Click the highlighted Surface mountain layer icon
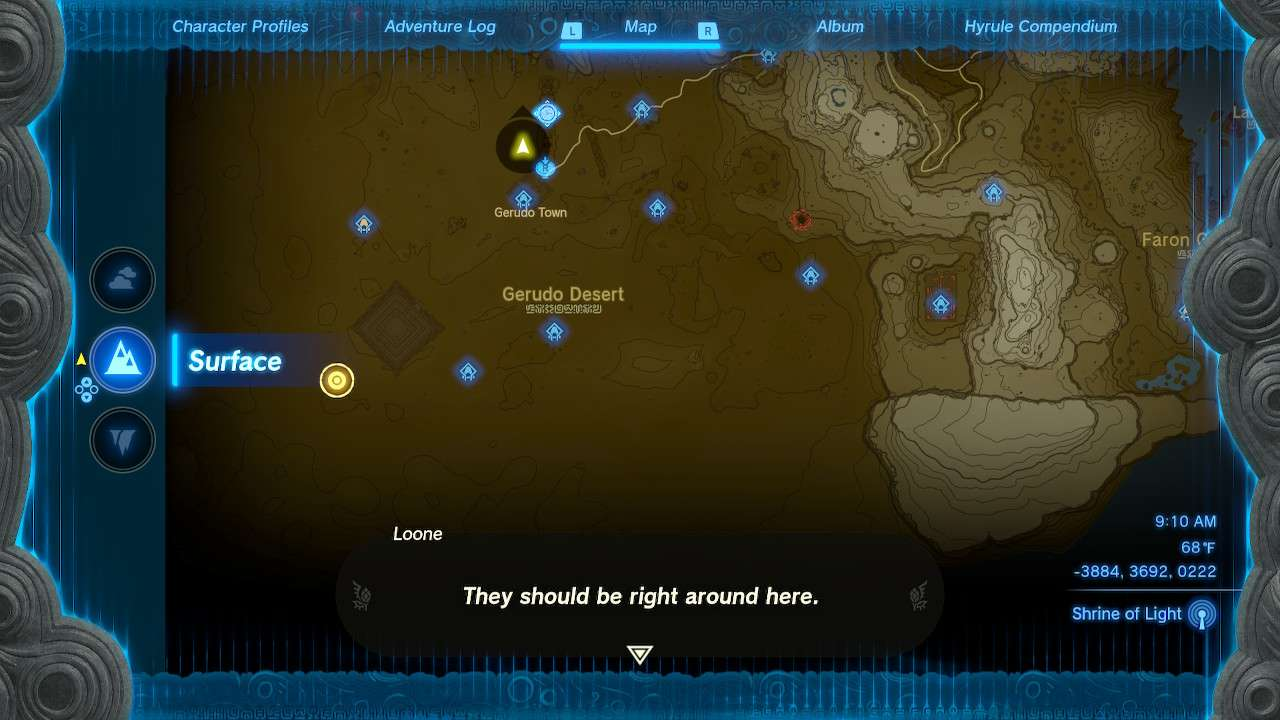Image resolution: width=1280 pixels, height=720 pixels. pos(122,360)
